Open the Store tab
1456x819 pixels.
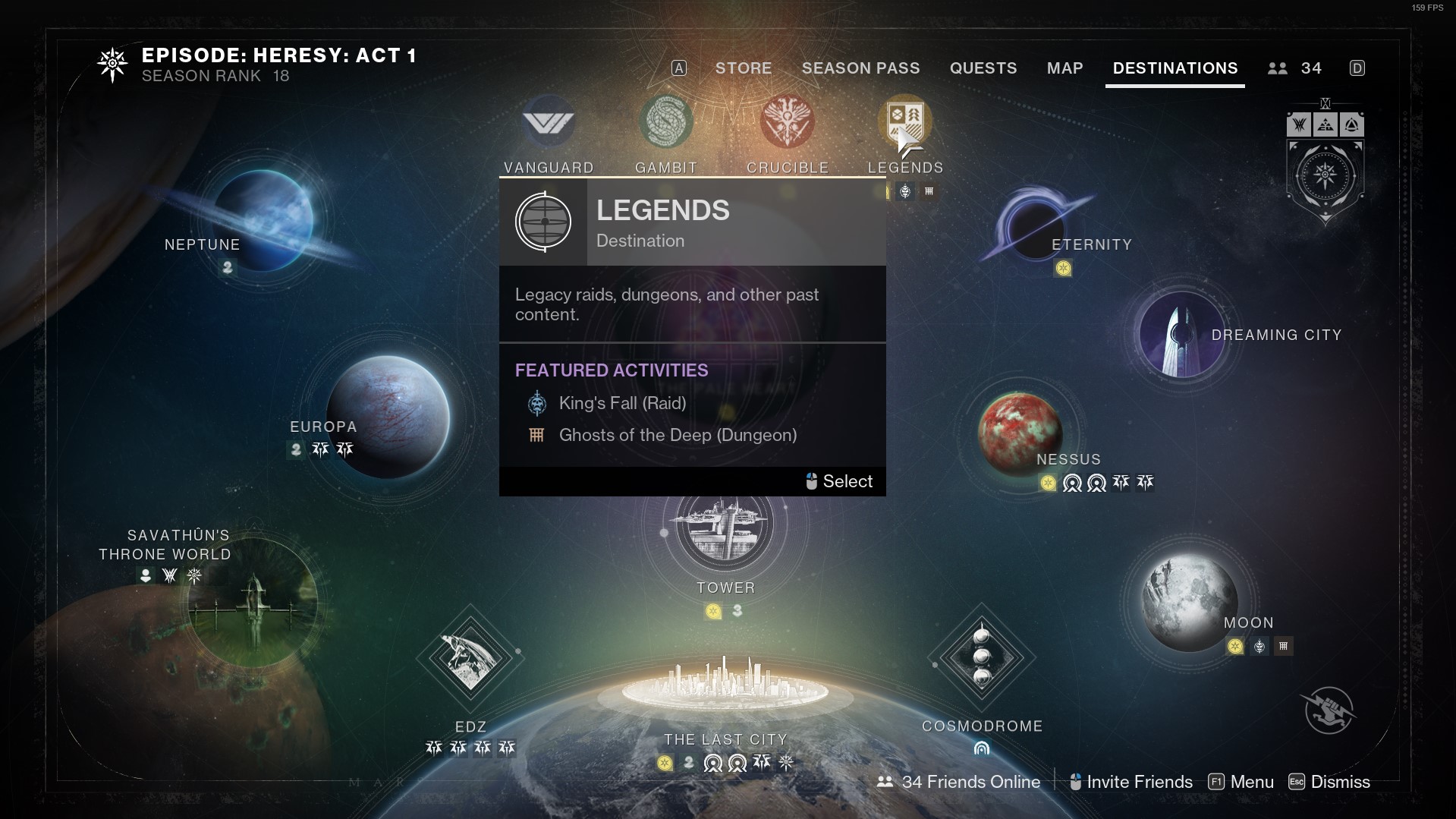pos(743,68)
